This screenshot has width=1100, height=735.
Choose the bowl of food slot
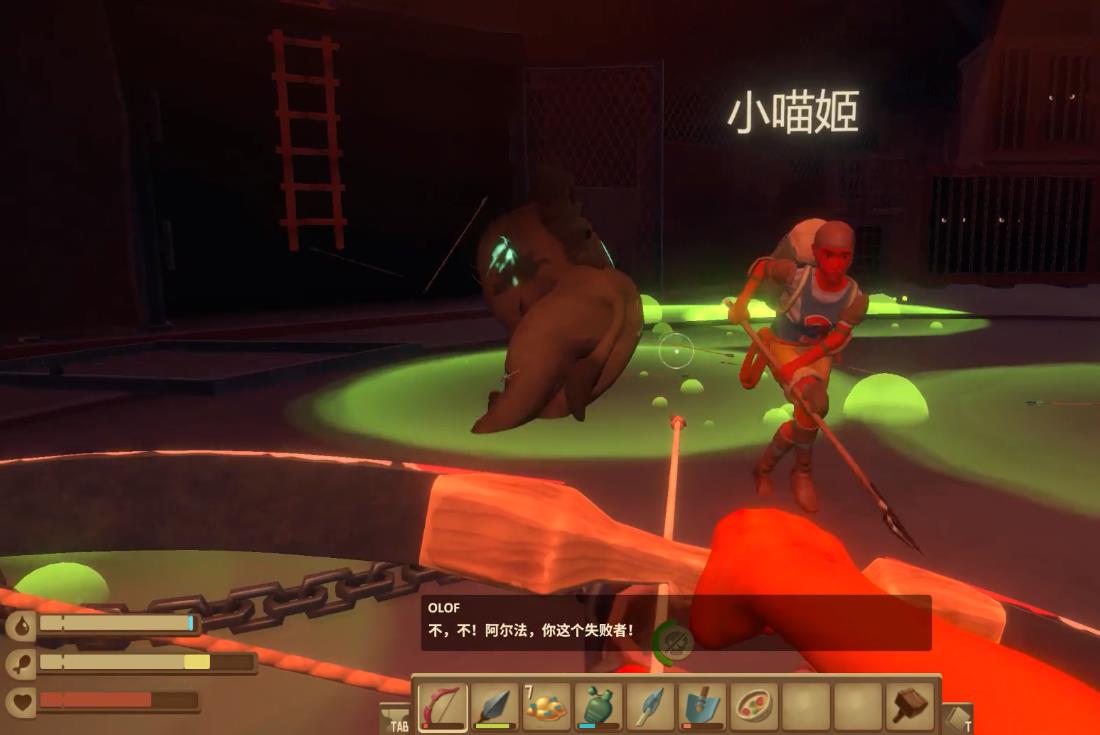coord(754,707)
